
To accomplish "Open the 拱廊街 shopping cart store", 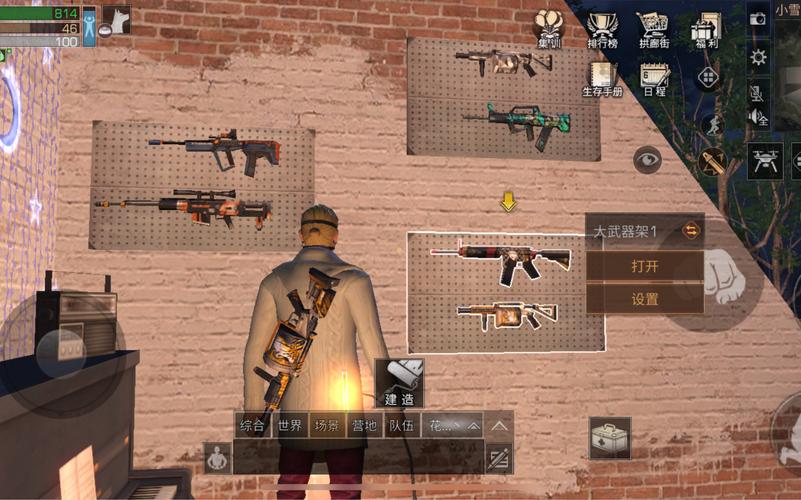I will [x=652, y=29].
